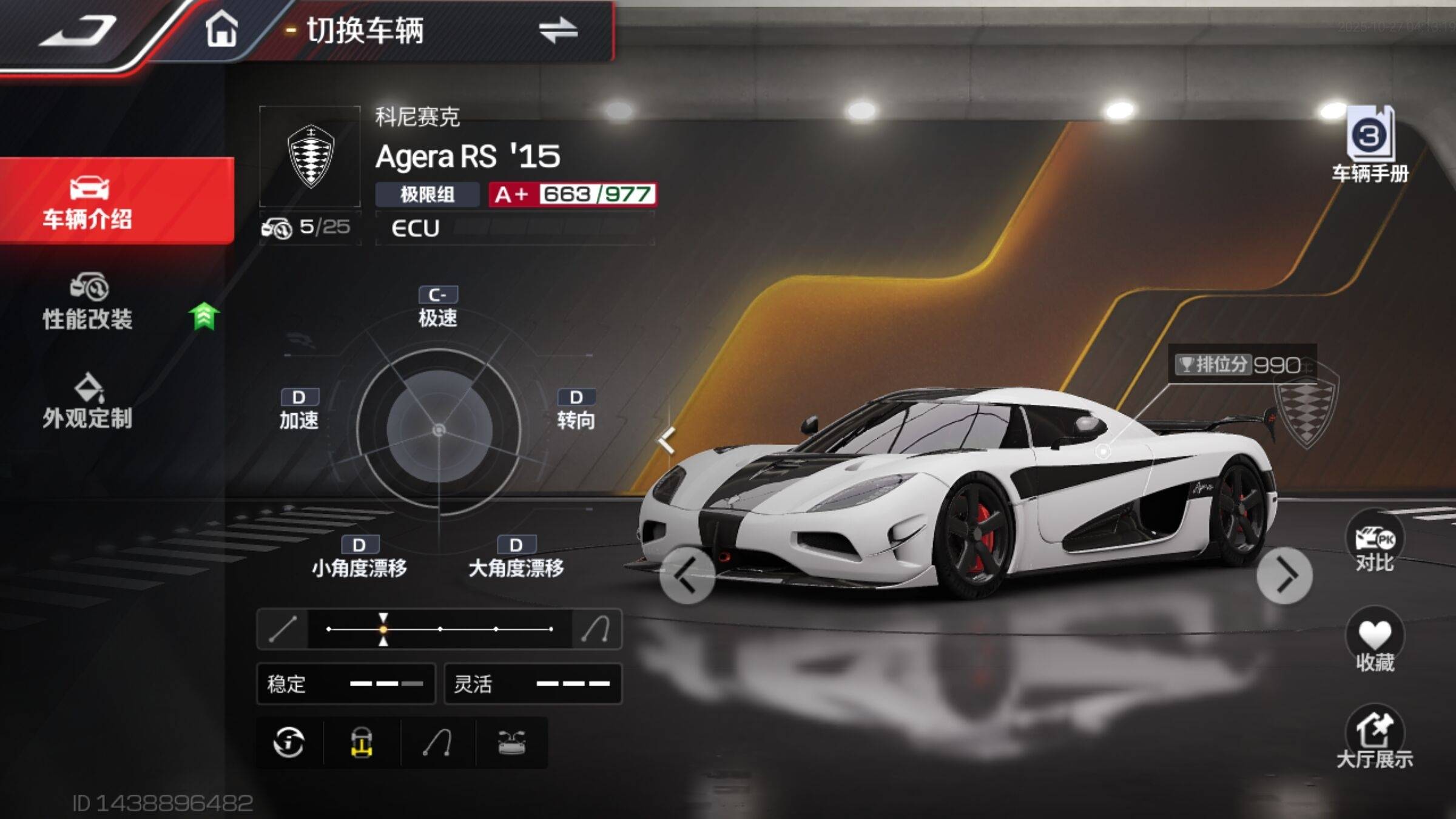Open the home screen via house icon
The width and height of the screenshot is (1456, 819).
click(221, 29)
